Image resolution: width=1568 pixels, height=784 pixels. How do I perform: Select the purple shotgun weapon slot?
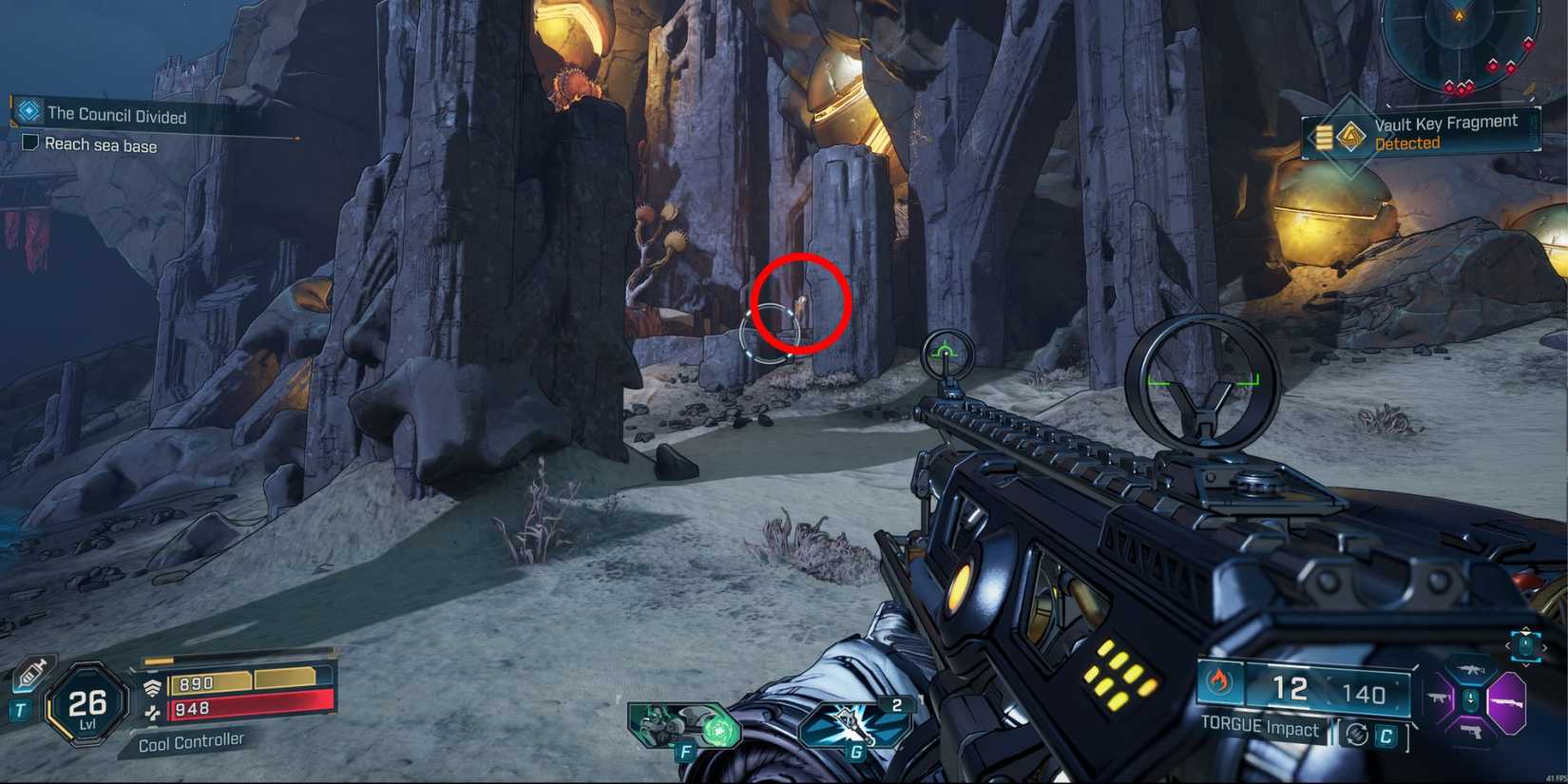[x=1509, y=702]
